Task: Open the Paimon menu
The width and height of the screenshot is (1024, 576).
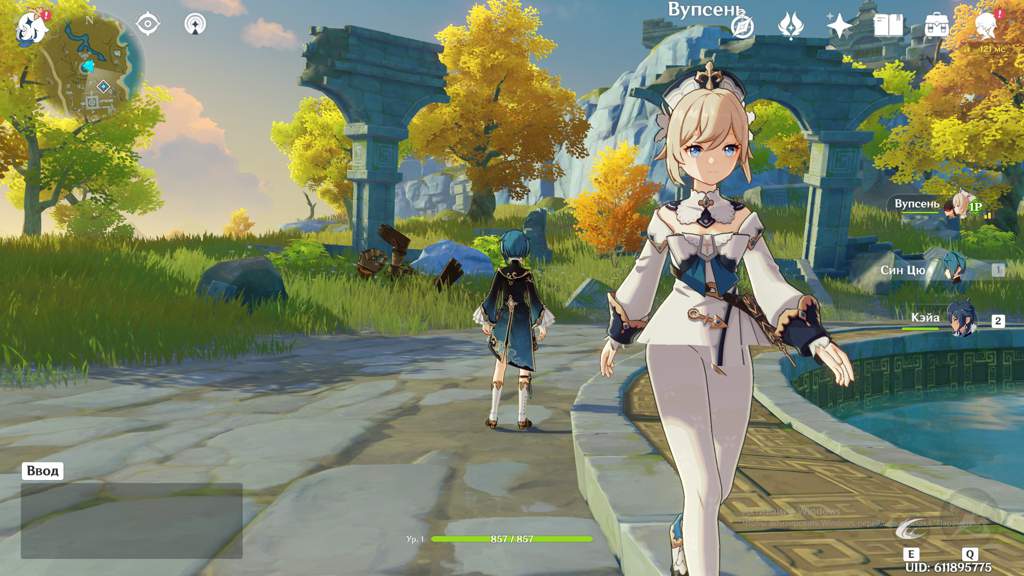Action: point(31,28)
